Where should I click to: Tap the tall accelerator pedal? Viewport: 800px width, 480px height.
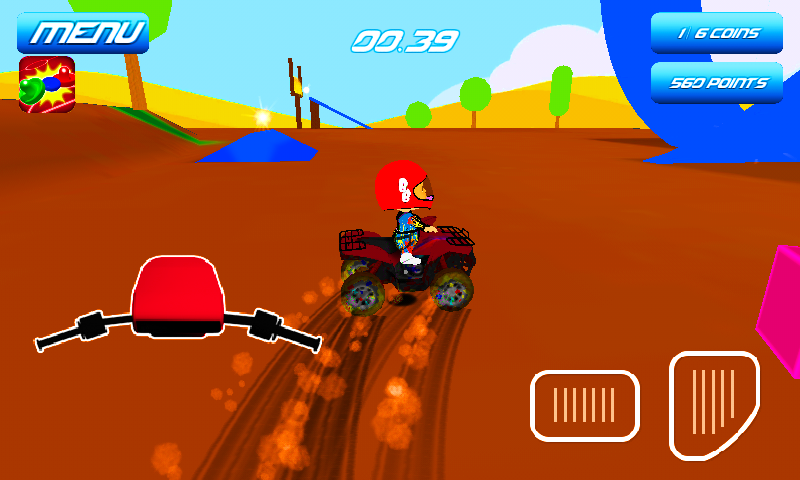point(714,404)
